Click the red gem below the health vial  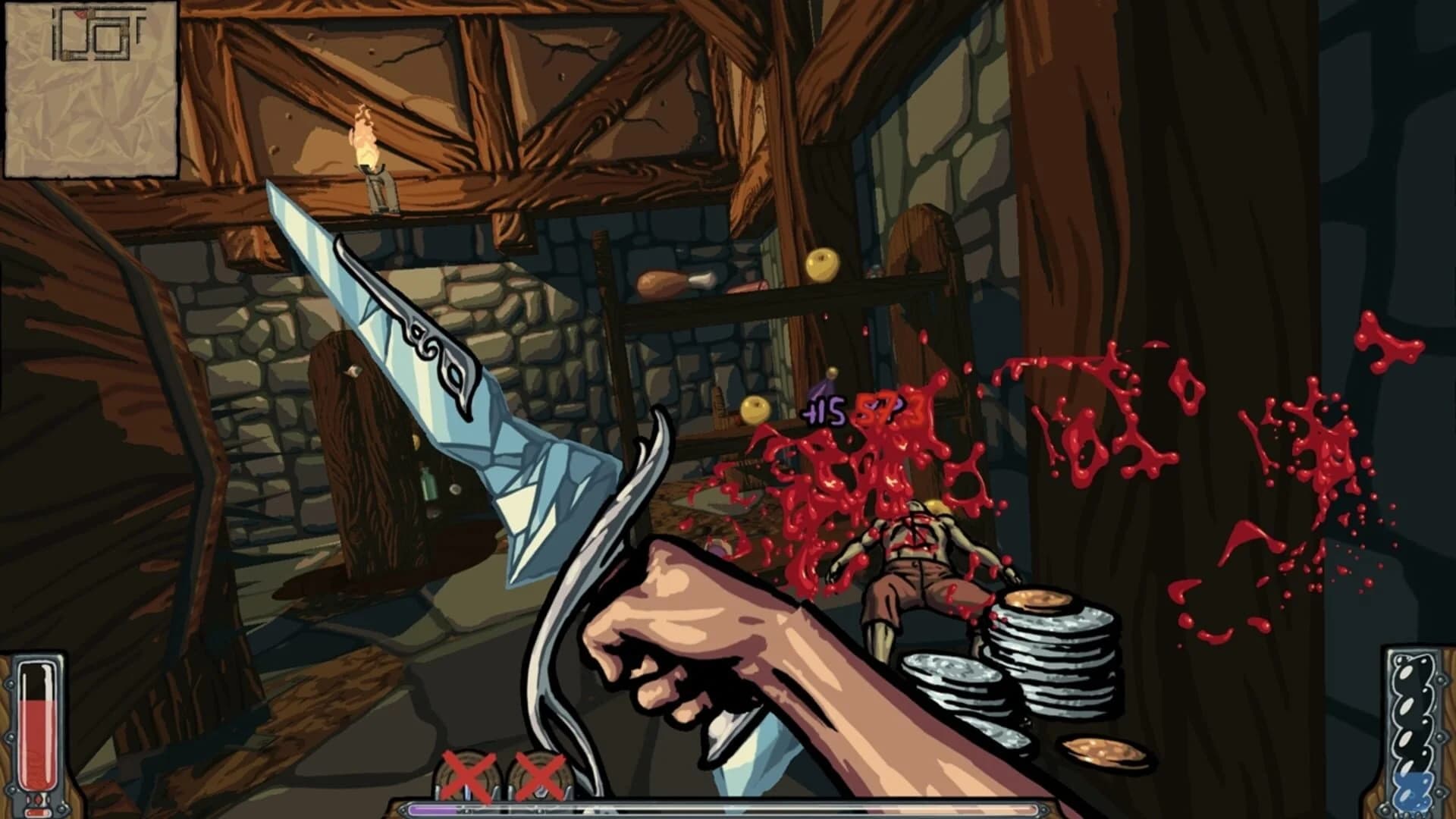pyautogui.click(x=38, y=799)
